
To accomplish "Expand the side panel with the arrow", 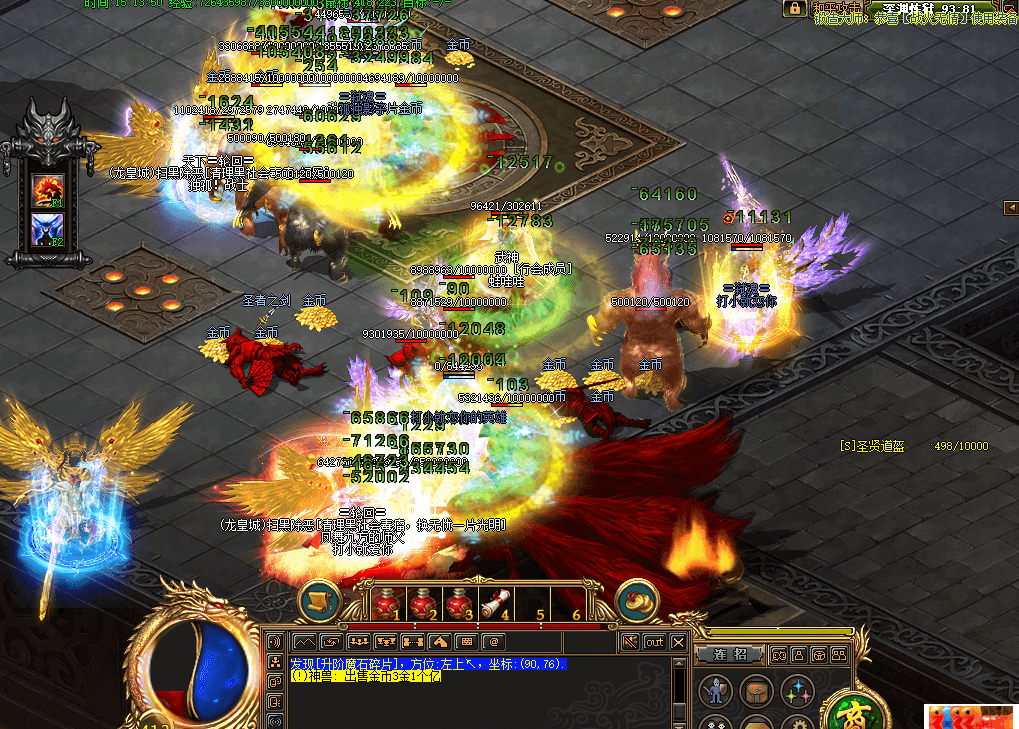I will point(1010,207).
